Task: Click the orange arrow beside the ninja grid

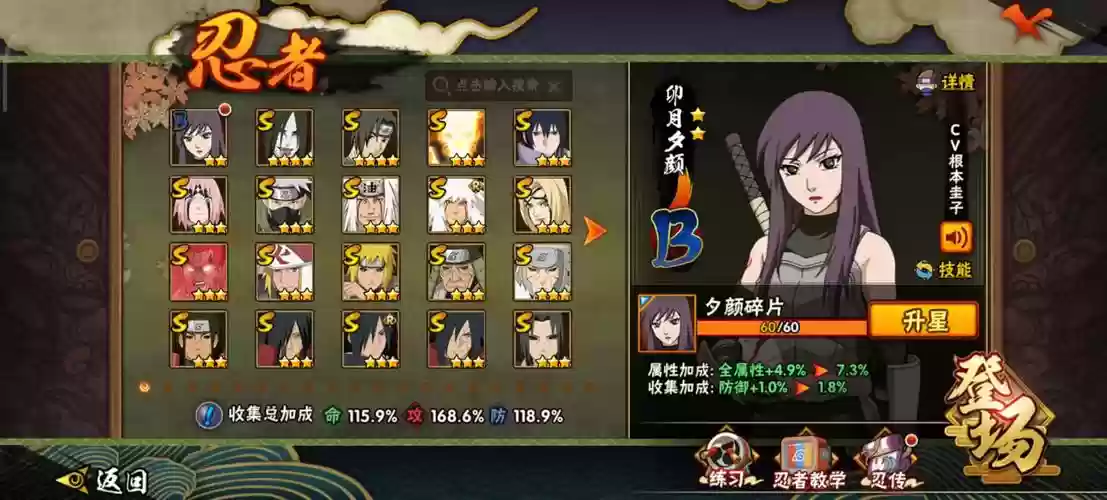Action: click(595, 231)
